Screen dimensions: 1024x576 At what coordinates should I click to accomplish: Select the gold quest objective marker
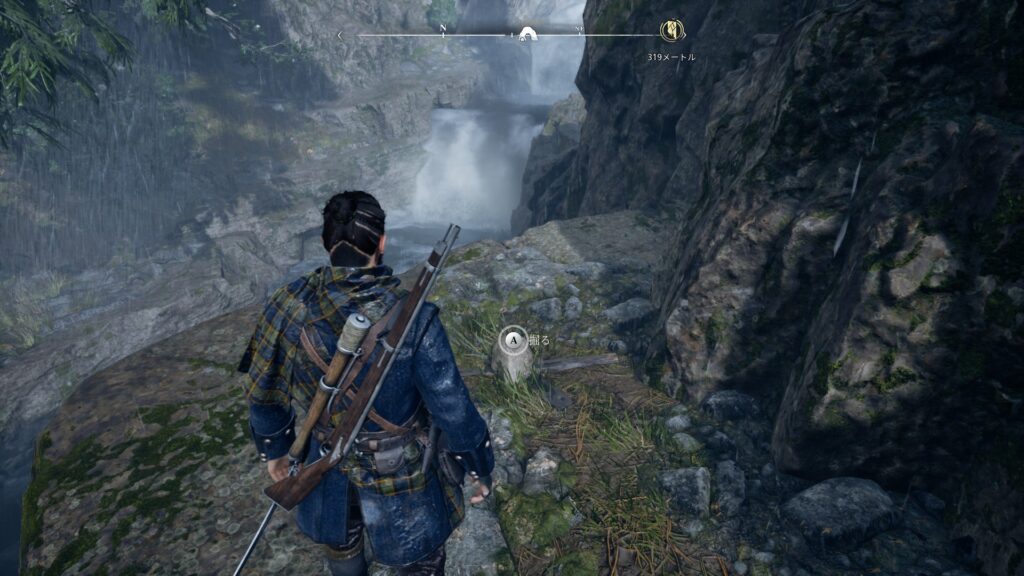672,31
